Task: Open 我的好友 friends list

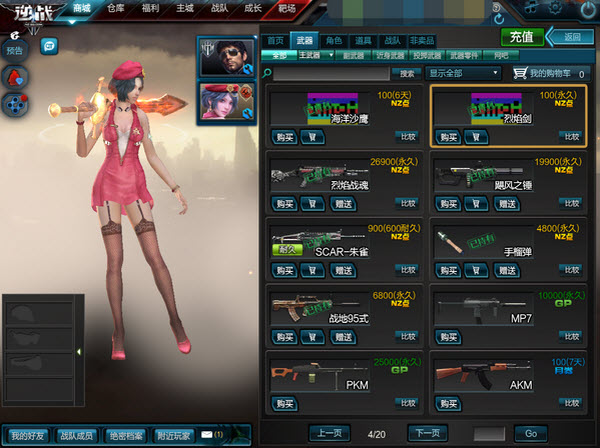Action: 28,435
